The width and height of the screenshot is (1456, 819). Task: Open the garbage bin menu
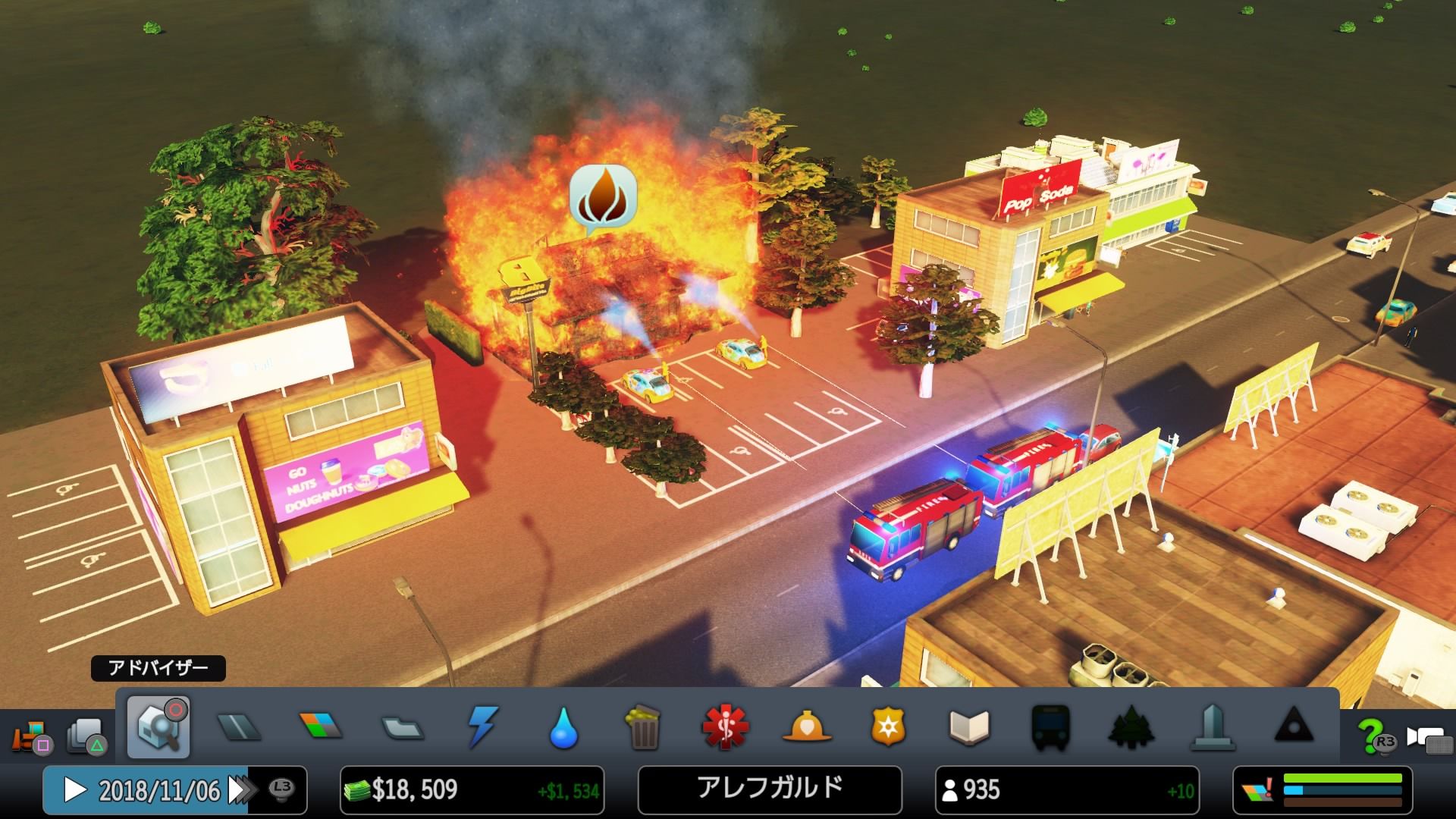pos(645,728)
